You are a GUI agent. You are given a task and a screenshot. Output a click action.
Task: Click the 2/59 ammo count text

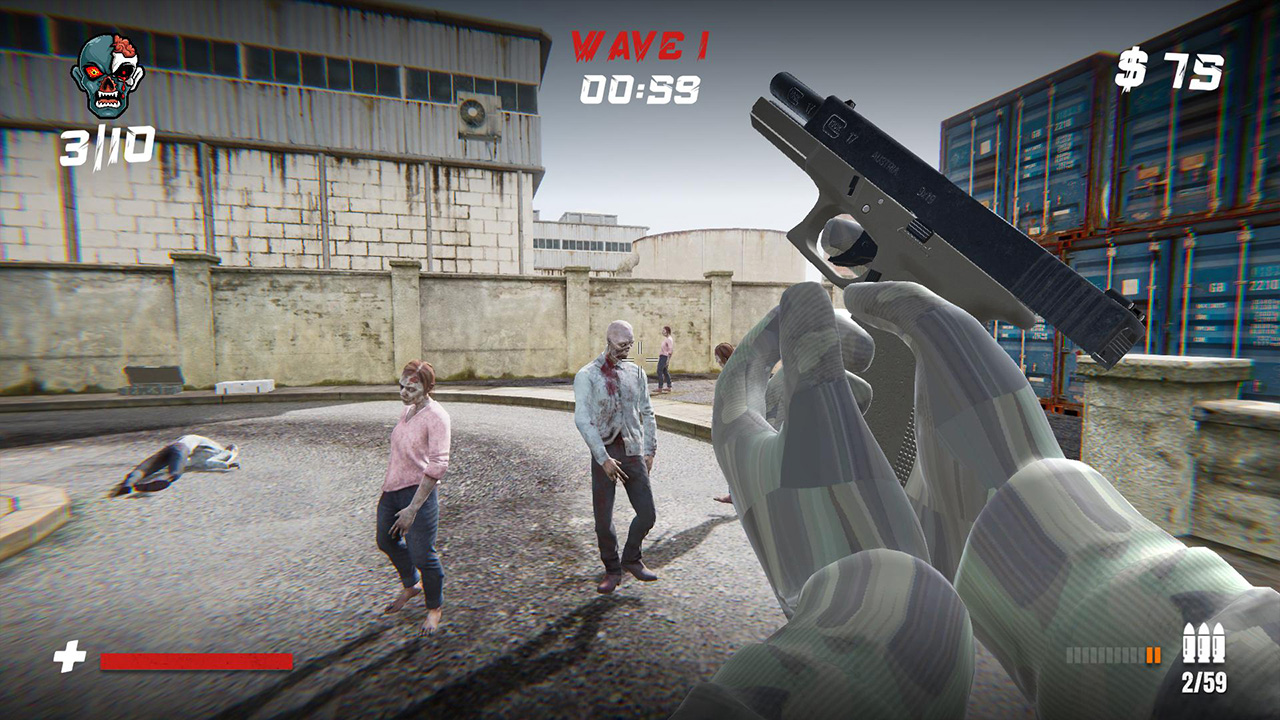point(1205,681)
